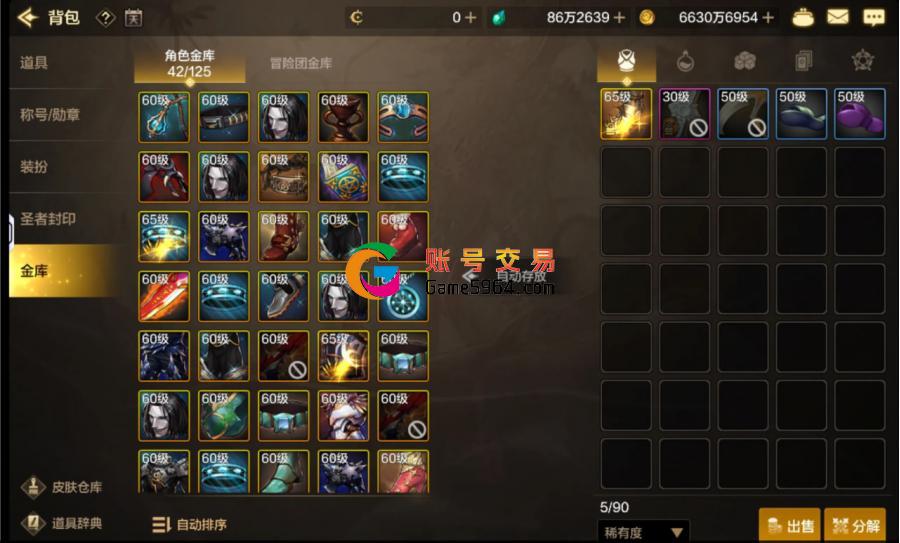This screenshot has width=900, height=543.
Task: Open the chat bubble icon
Action: click(873, 17)
